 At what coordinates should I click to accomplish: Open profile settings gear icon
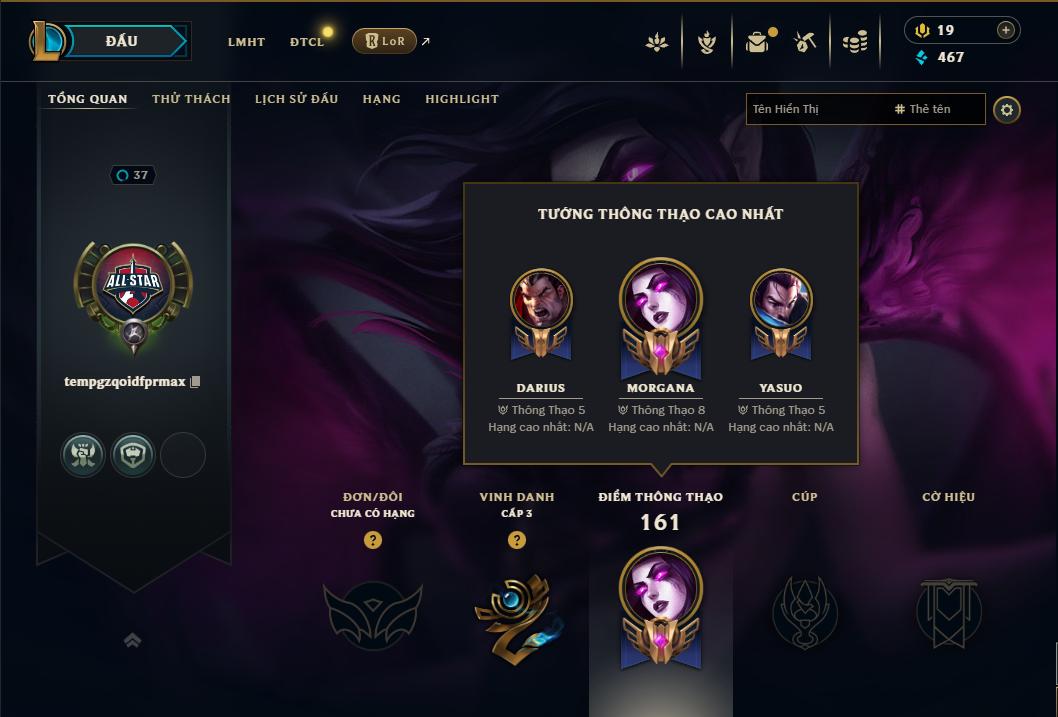pos(1007,109)
